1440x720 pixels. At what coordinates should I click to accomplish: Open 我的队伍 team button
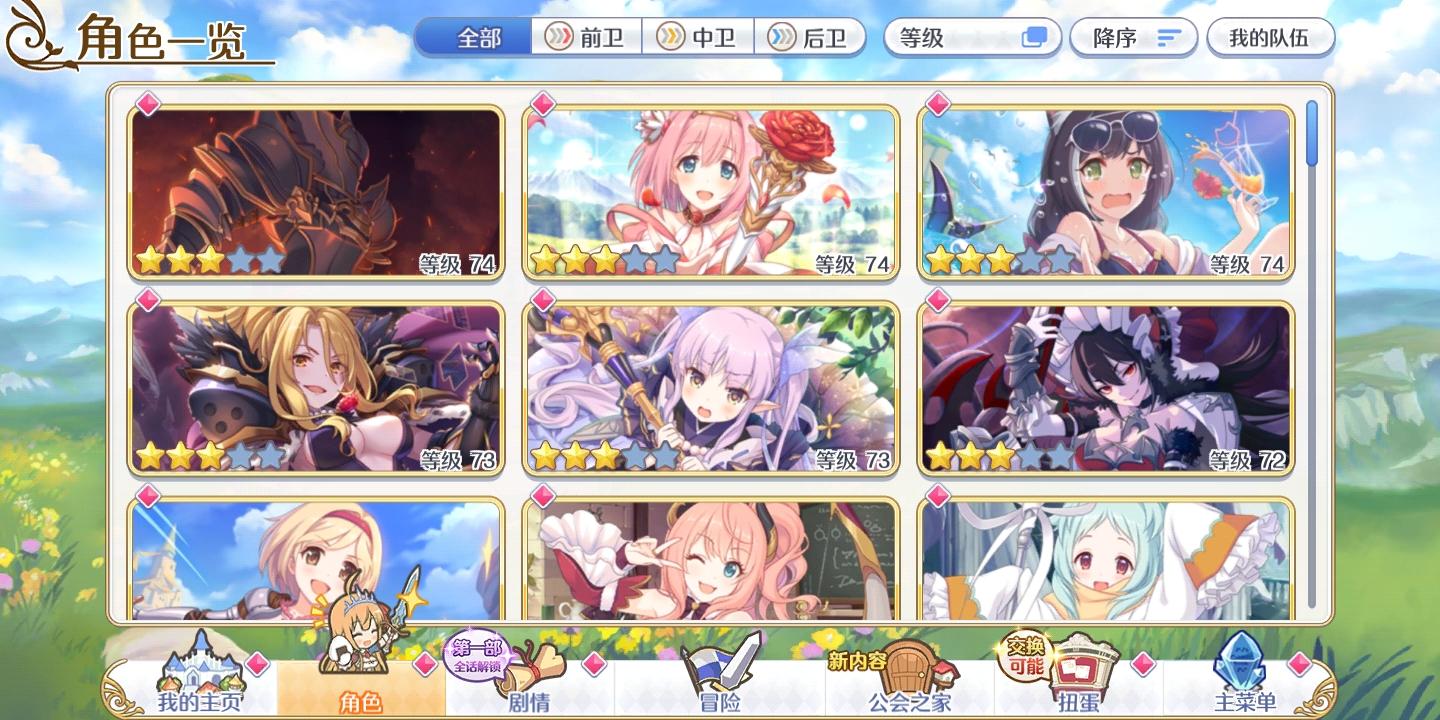pos(1270,37)
